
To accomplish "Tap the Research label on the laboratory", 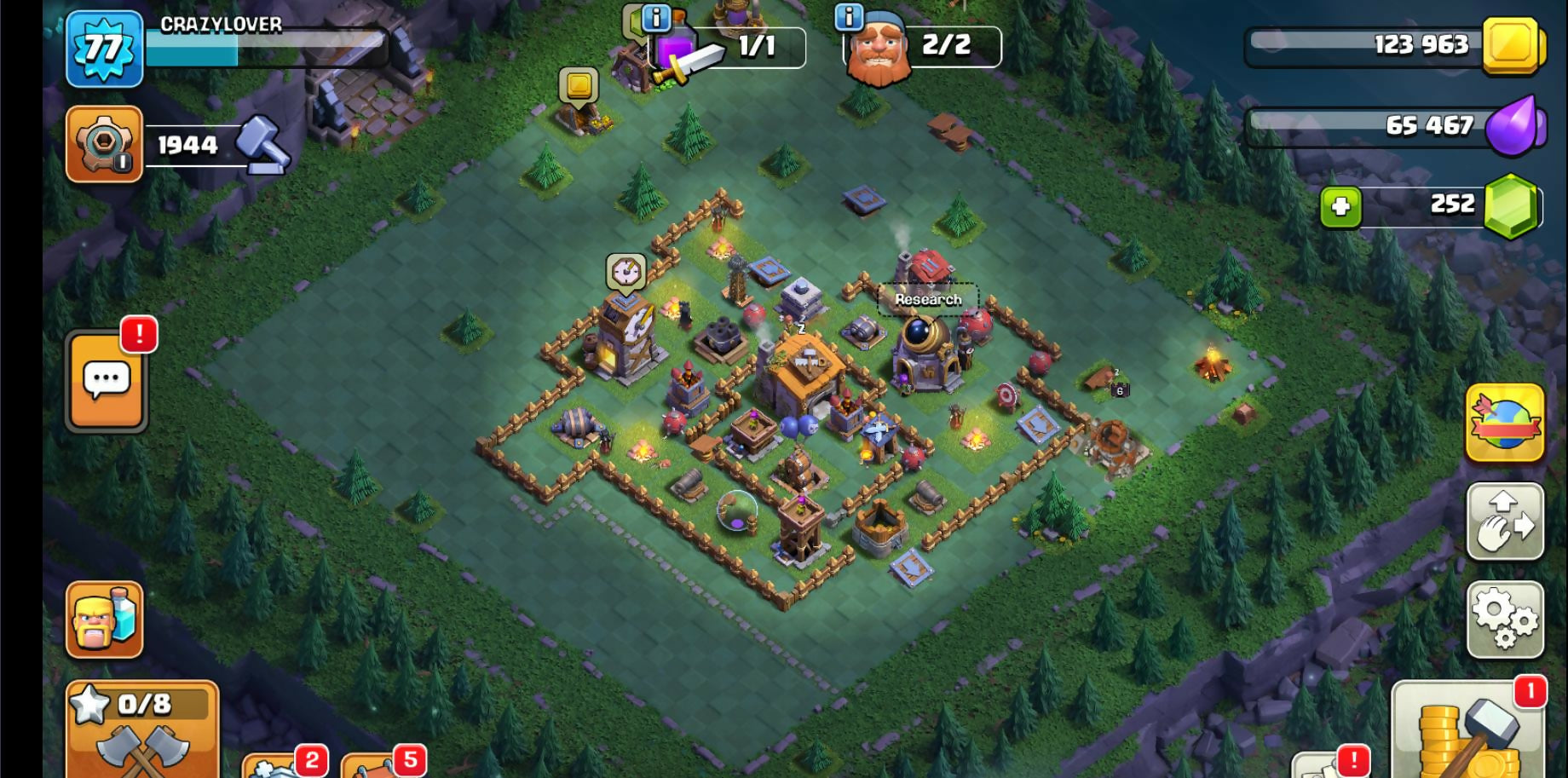I will (928, 299).
